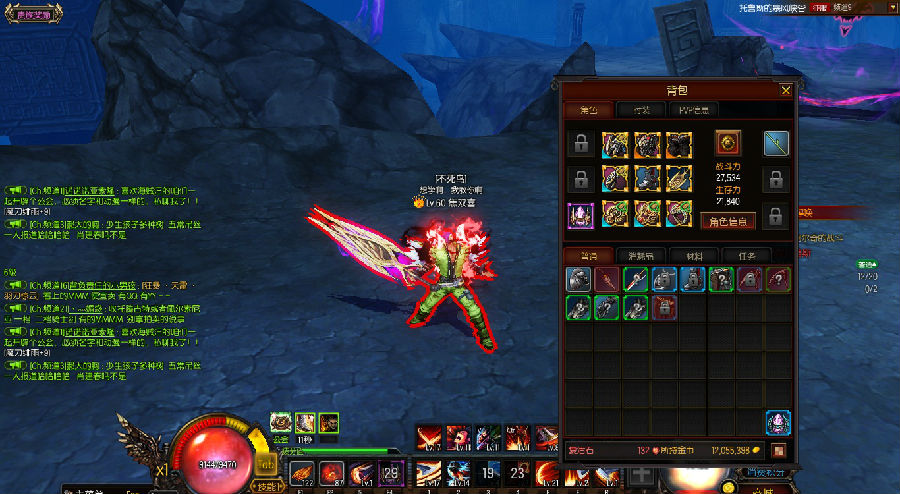Select the equipped blue sword weapon slot
The width and height of the screenshot is (900, 494).
pos(777,145)
